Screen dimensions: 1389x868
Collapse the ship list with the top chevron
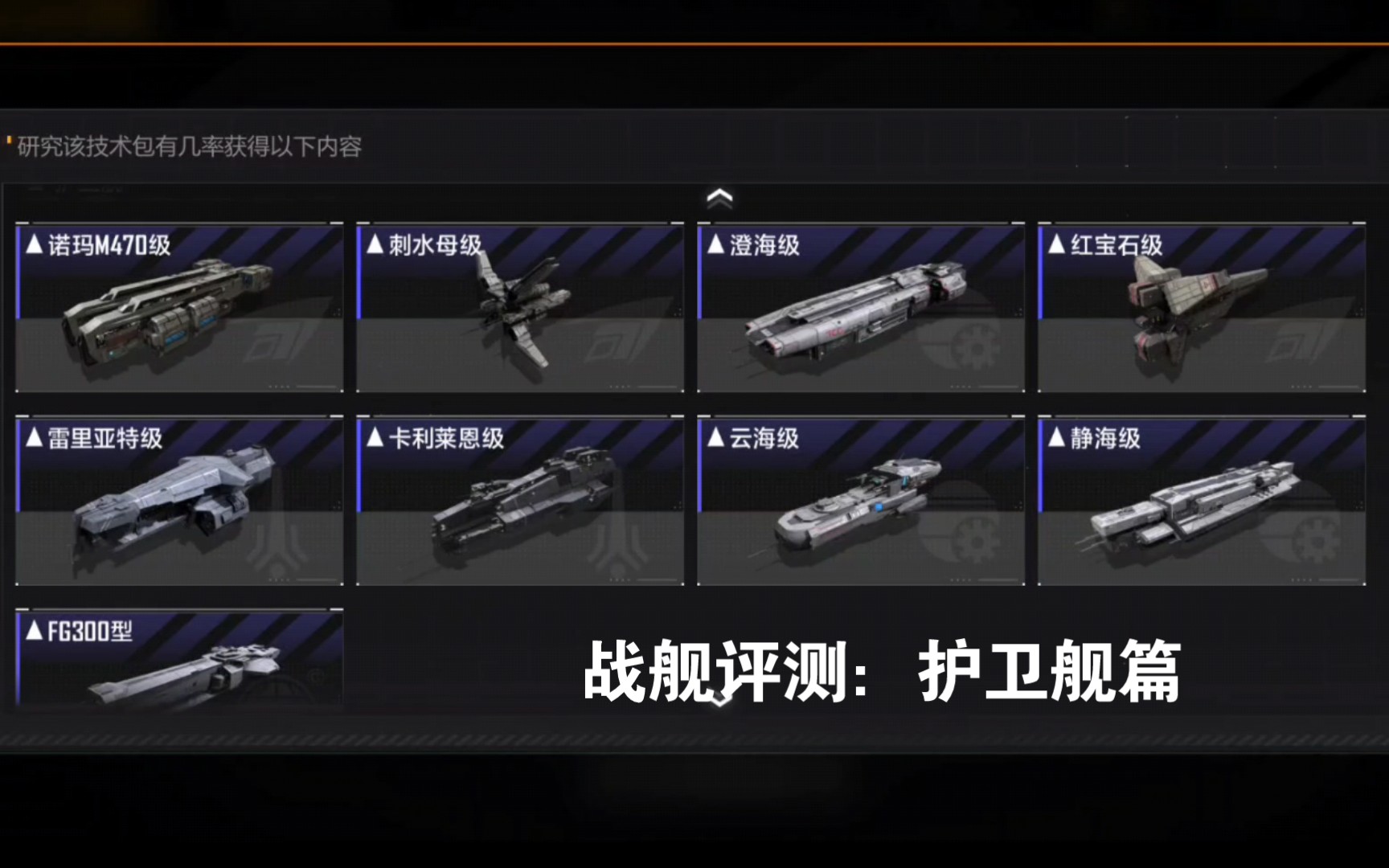pos(719,196)
